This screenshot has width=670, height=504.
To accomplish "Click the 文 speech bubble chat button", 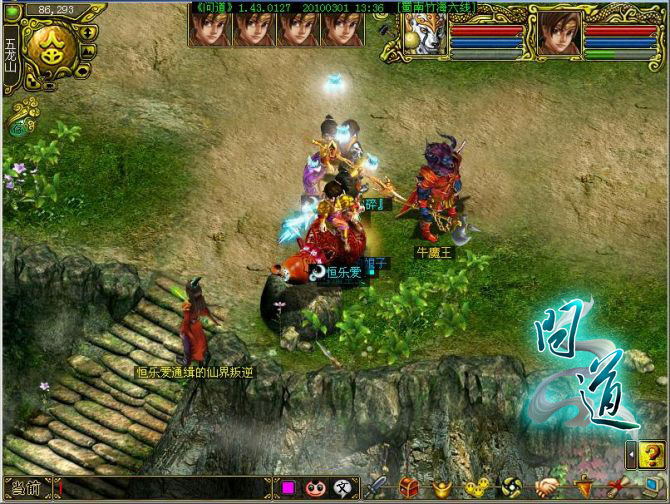I will [343, 488].
